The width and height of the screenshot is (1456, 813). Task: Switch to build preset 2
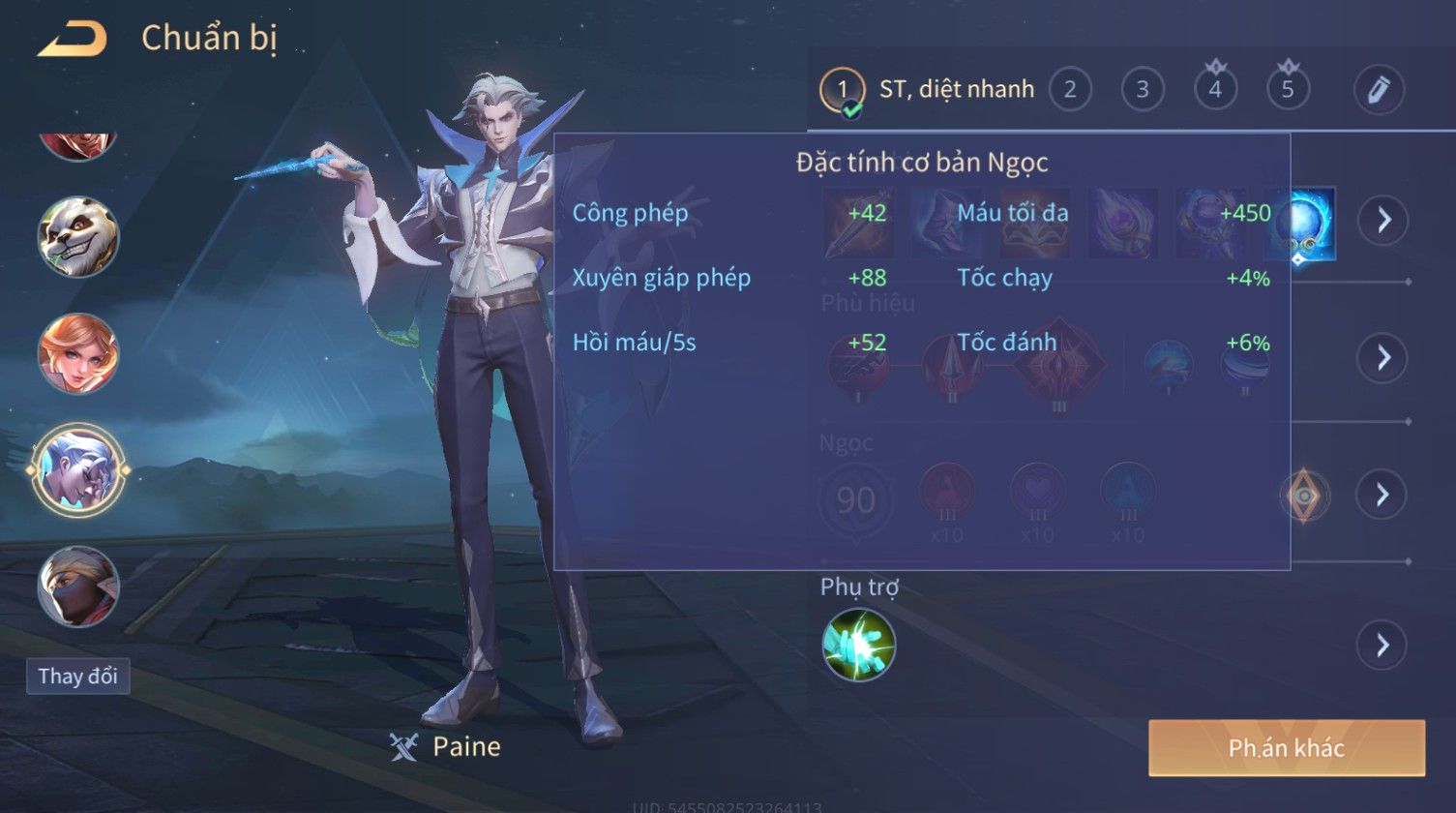pyautogui.click(x=1069, y=90)
